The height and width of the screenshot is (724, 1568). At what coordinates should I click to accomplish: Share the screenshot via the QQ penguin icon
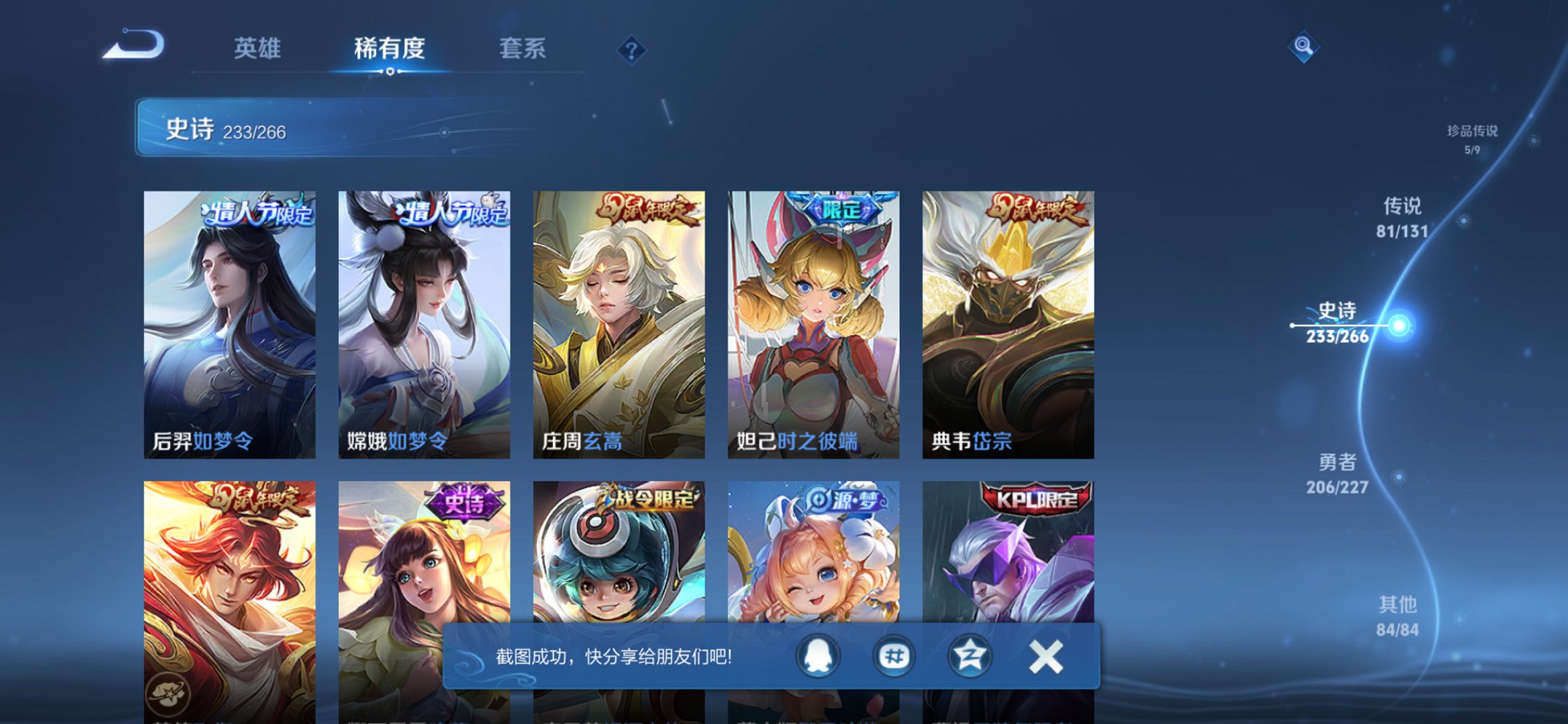[x=818, y=655]
